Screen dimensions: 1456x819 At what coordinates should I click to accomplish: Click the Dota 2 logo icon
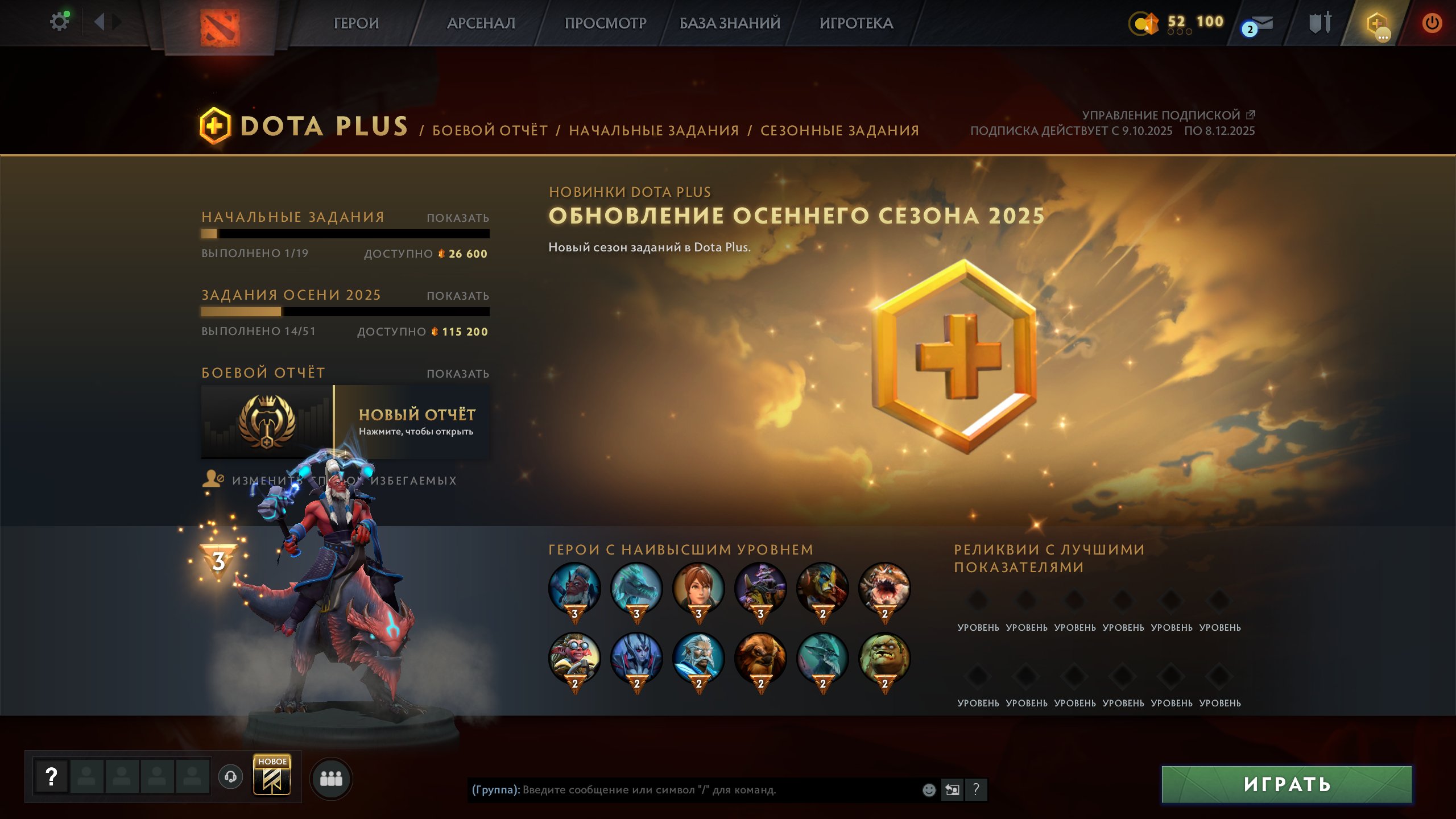(x=221, y=23)
